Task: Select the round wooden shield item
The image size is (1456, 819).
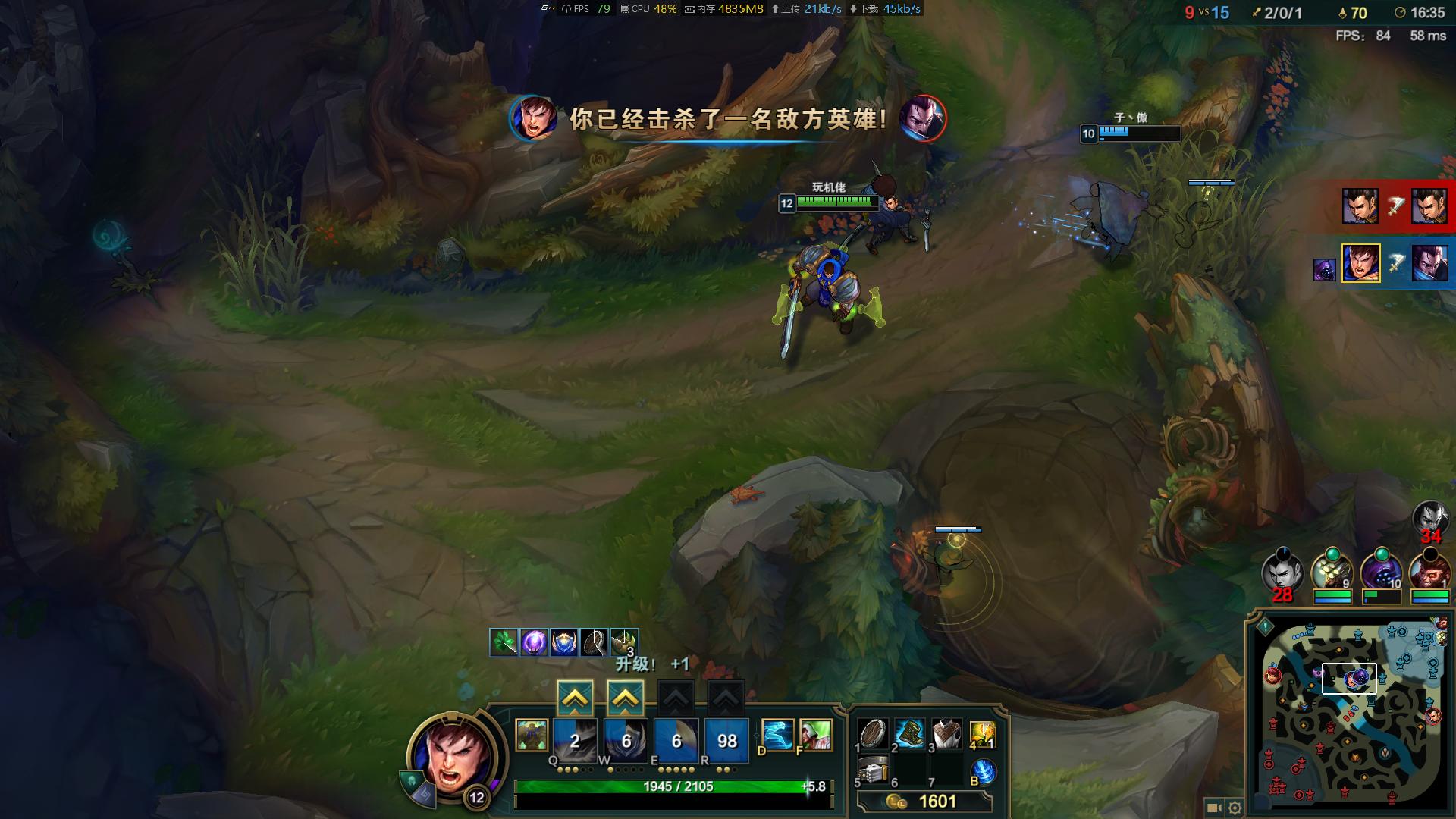Action: pos(873,733)
